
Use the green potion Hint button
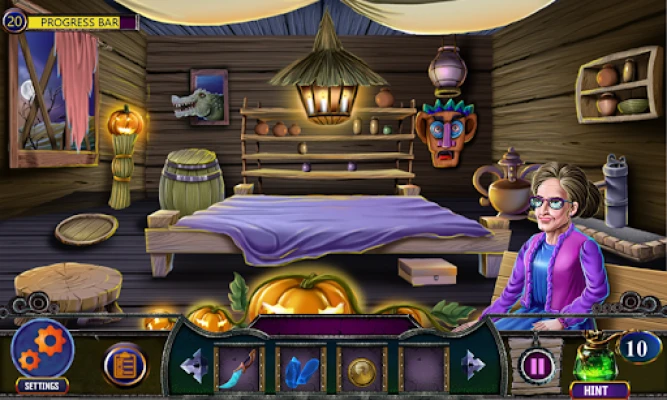(597, 362)
